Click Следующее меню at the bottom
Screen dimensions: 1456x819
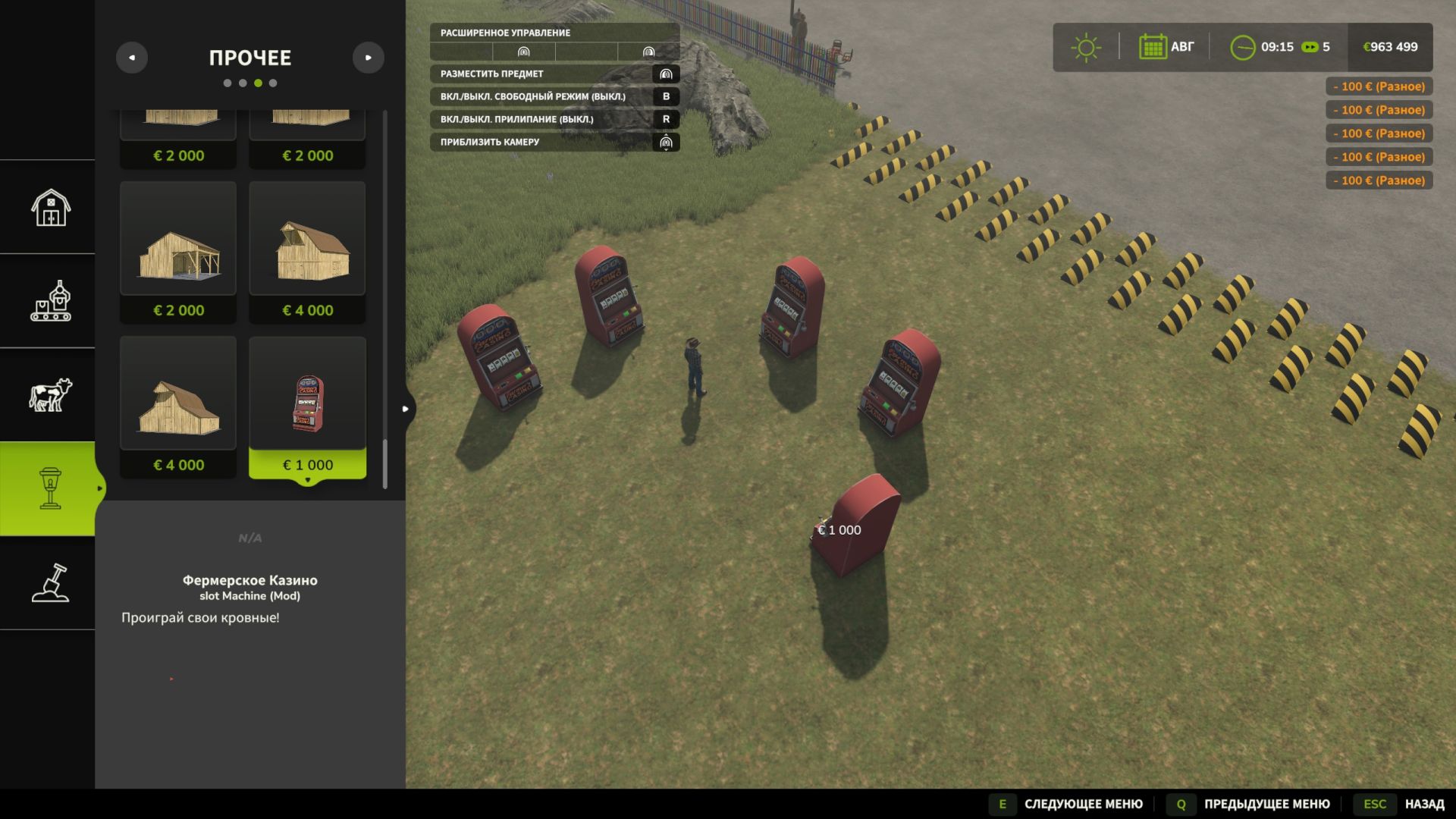pos(1082,804)
